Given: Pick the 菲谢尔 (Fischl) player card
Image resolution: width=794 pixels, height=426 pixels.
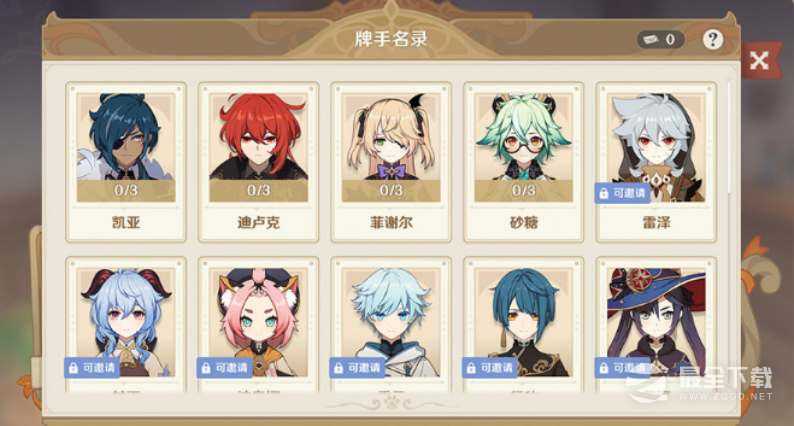Looking at the screenshot, I should click(x=390, y=161).
